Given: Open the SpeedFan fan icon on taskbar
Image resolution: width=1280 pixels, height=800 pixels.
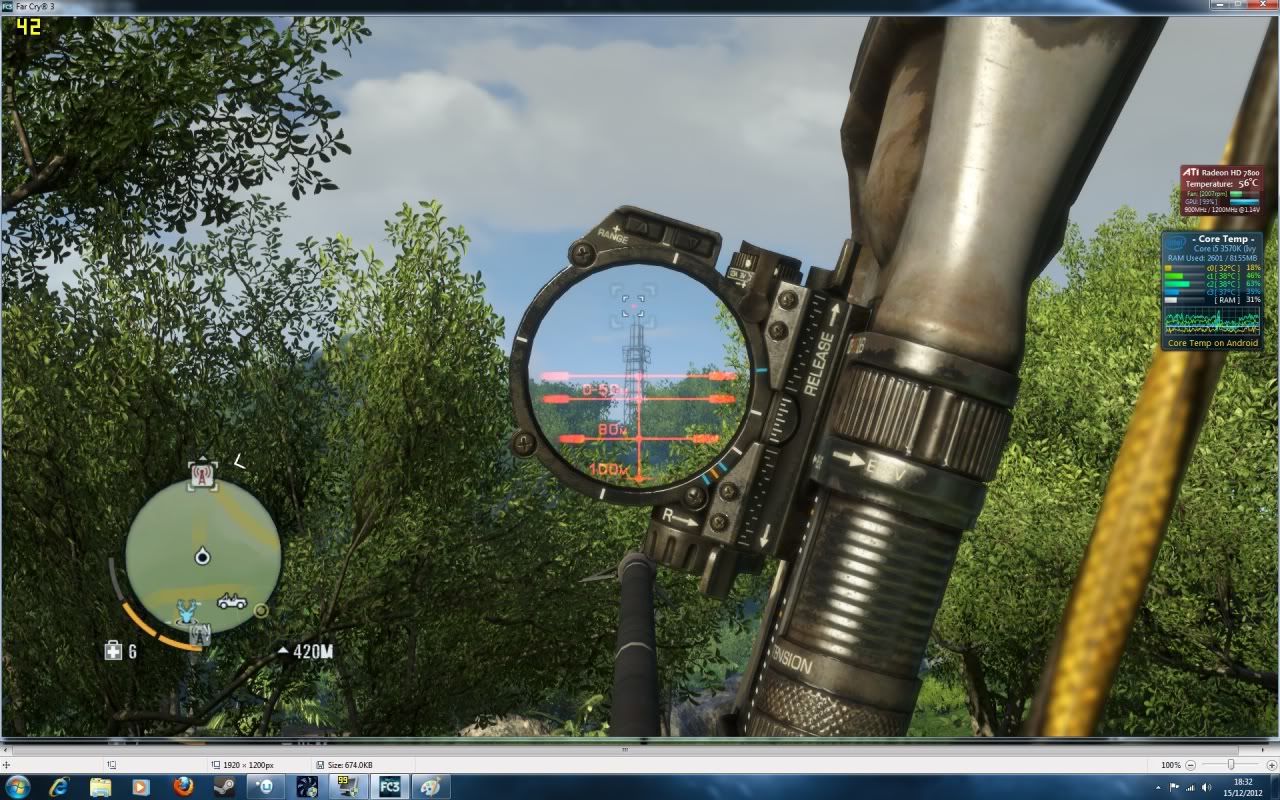Looking at the screenshot, I should (305, 787).
